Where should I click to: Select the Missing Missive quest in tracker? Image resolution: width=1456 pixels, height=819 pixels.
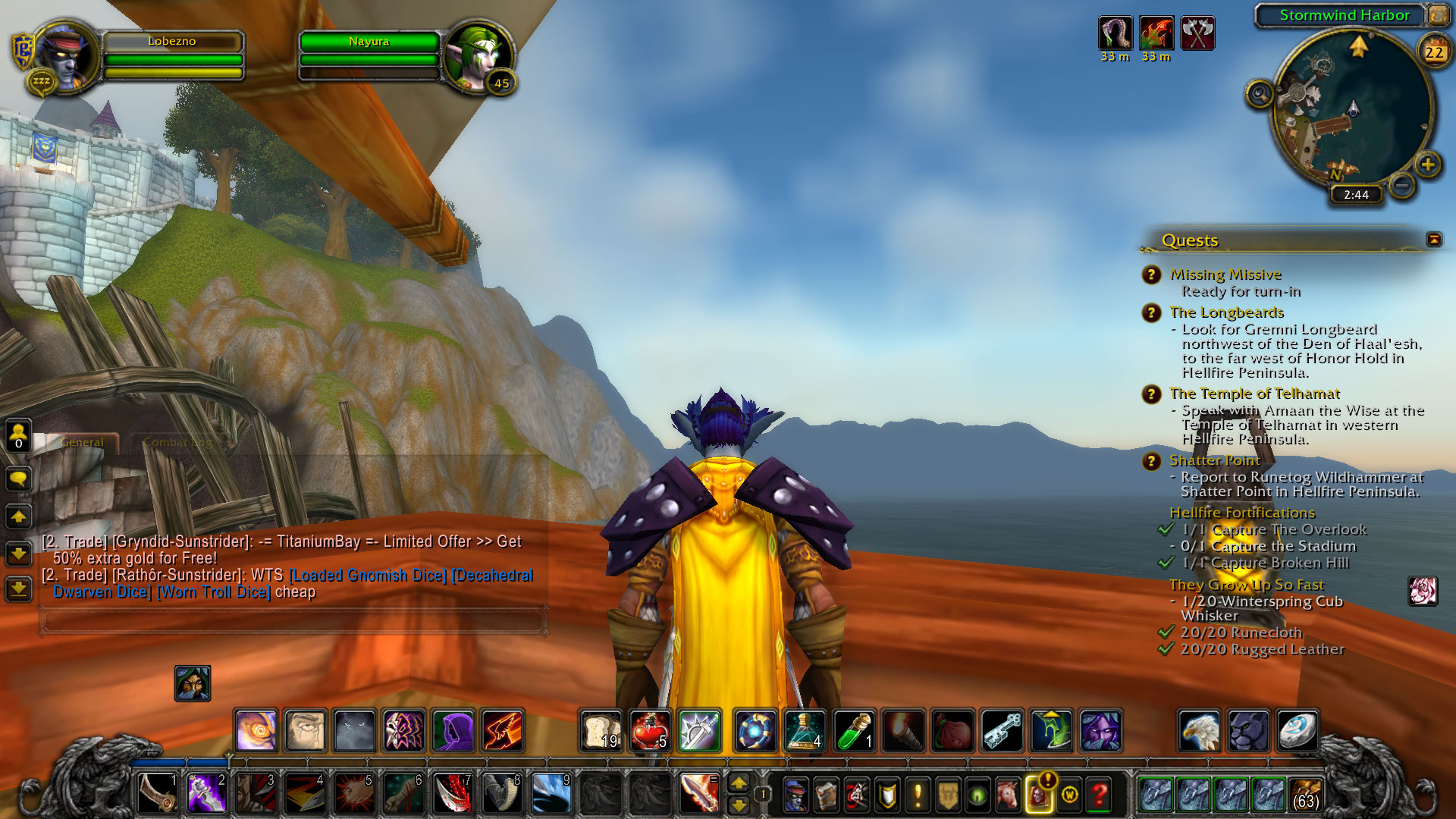pyautogui.click(x=1225, y=275)
